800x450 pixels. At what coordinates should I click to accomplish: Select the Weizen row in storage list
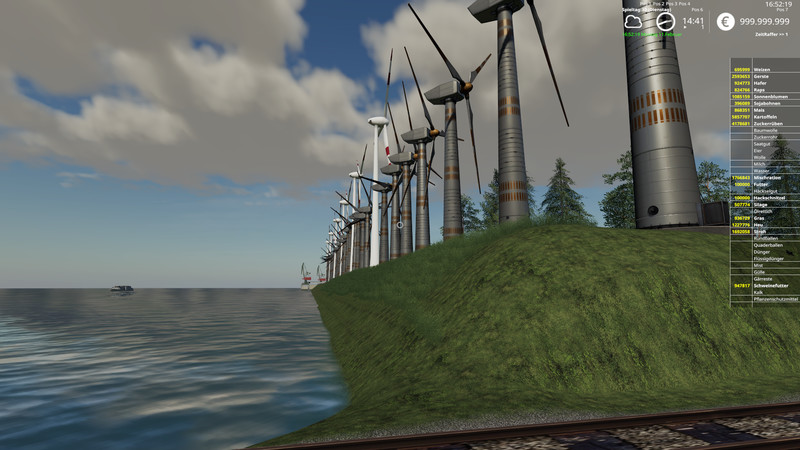(765, 69)
